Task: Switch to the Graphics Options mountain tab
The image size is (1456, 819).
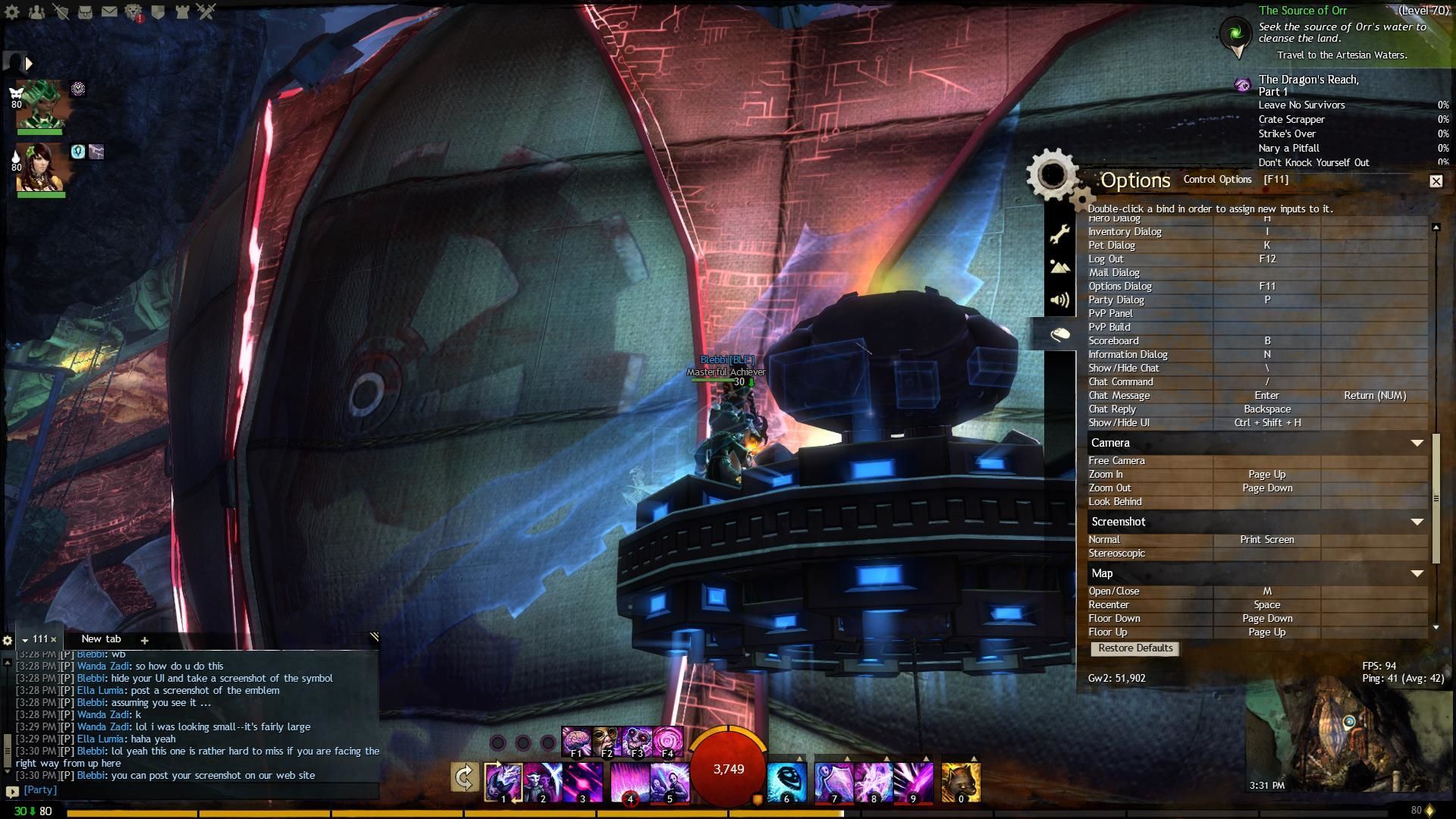Action: (1059, 267)
